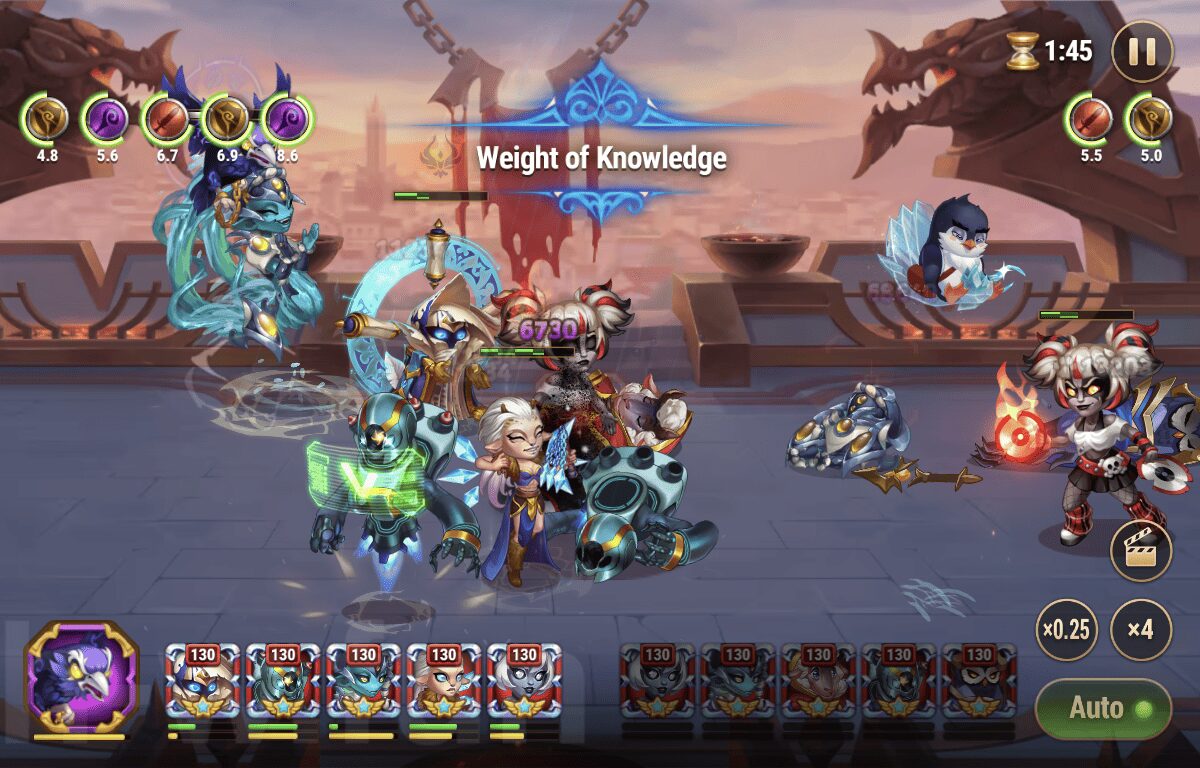Click the gold shield buff with 4.8 timer

(x=47, y=119)
